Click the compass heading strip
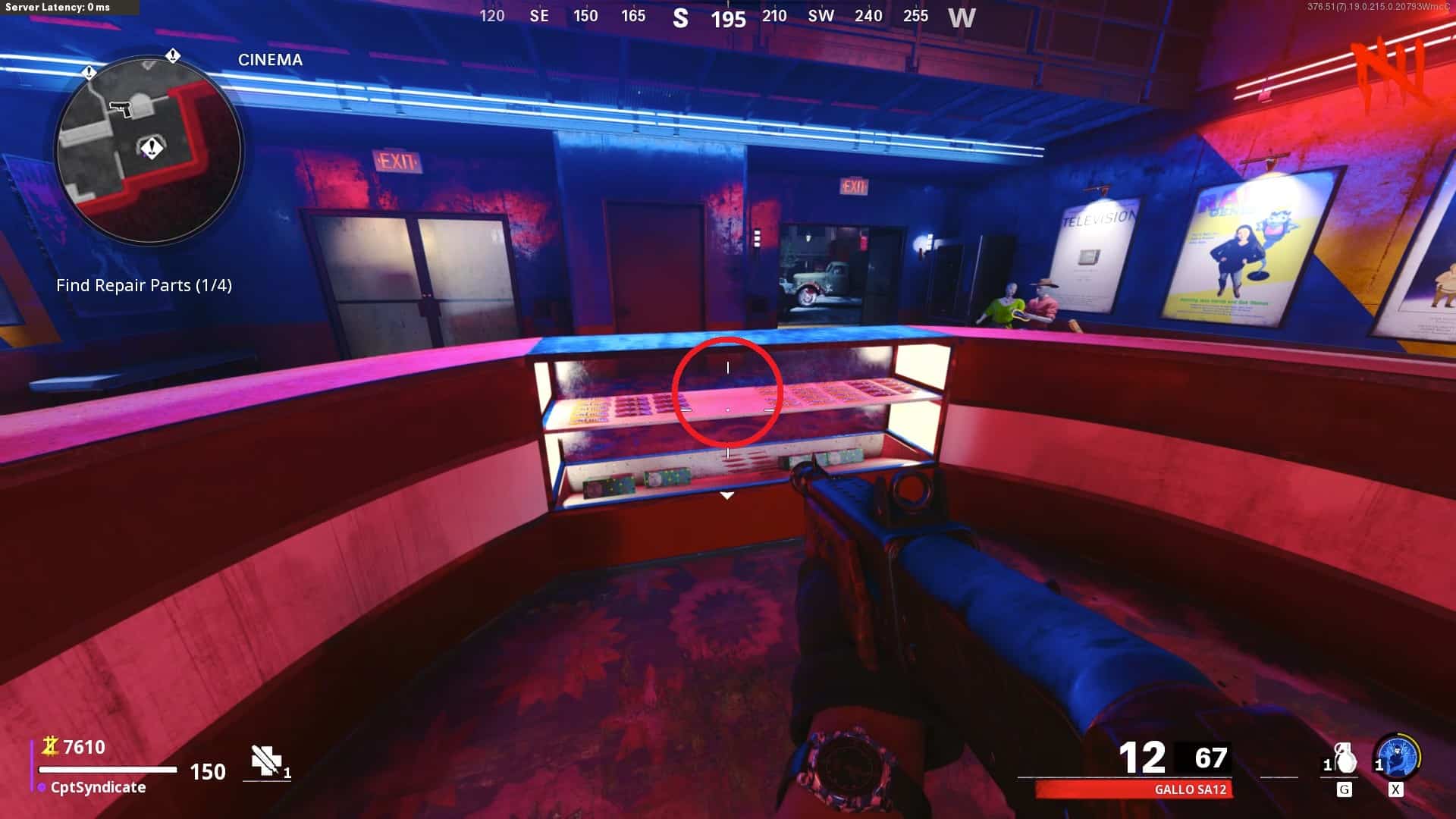The height and width of the screenshot is (819, 1456). pyautogui.click(x=727, y=17)
